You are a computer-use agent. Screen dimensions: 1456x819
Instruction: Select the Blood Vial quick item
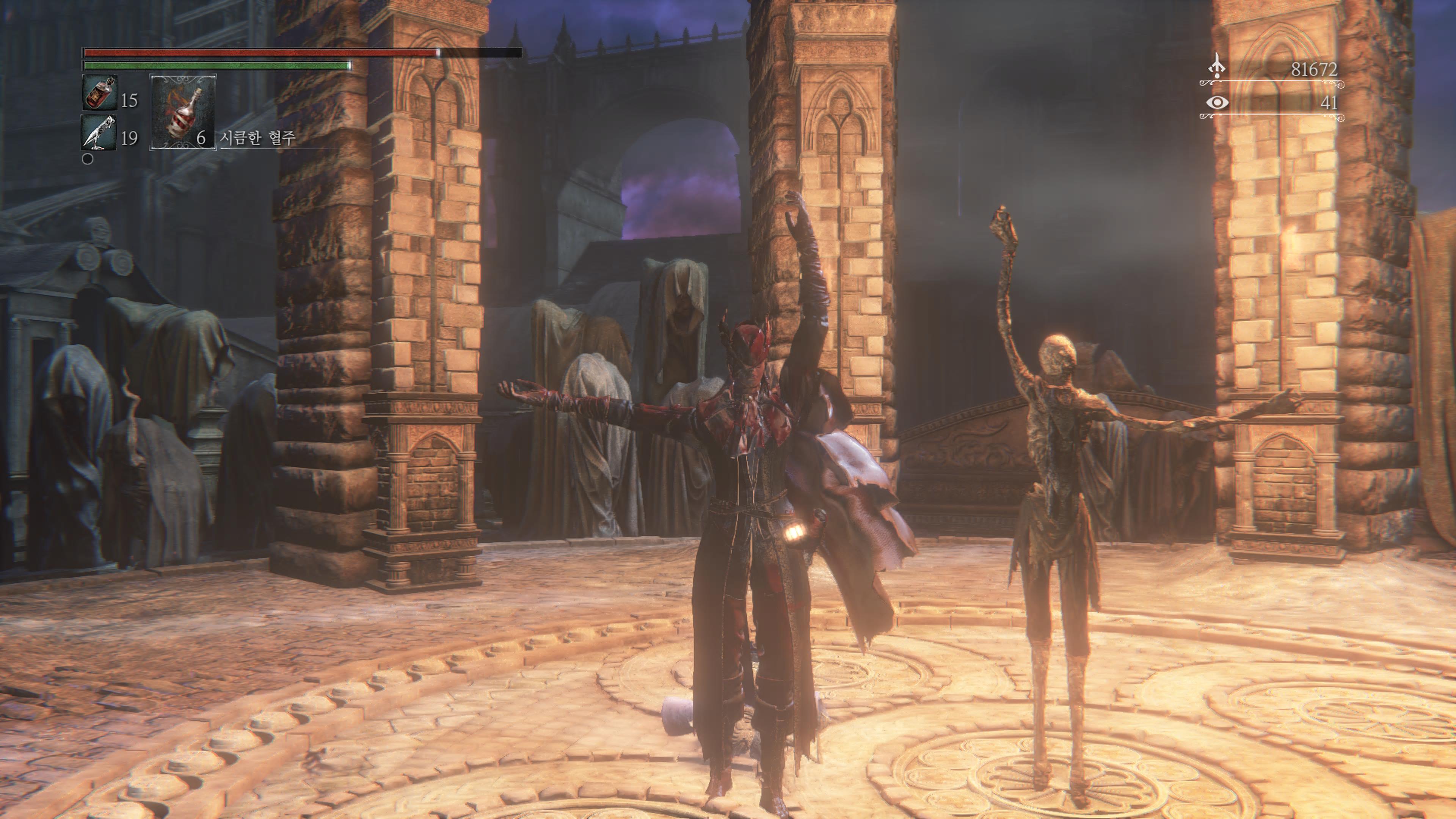pyautogui.click(x=99, y=92)
